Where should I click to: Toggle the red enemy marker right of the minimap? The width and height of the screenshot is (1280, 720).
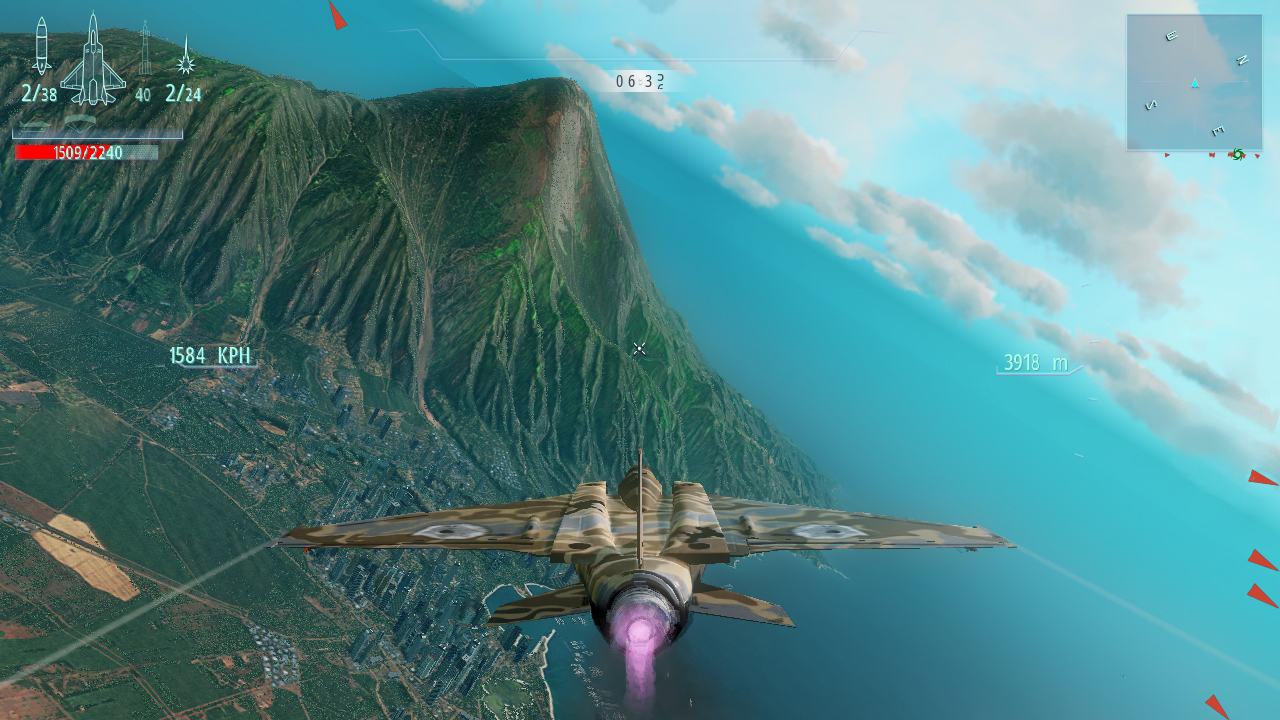pyautogui.click(x=1257, y=156)
